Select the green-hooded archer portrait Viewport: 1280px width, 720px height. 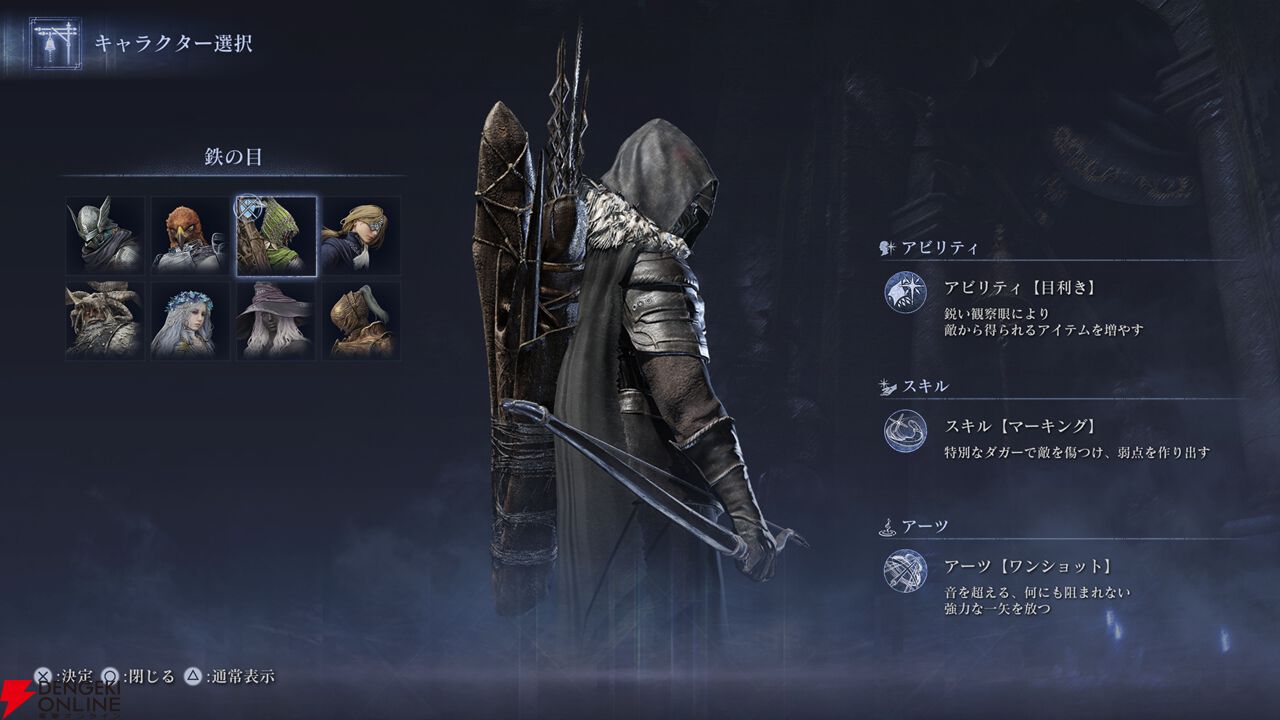click(276, 236)
